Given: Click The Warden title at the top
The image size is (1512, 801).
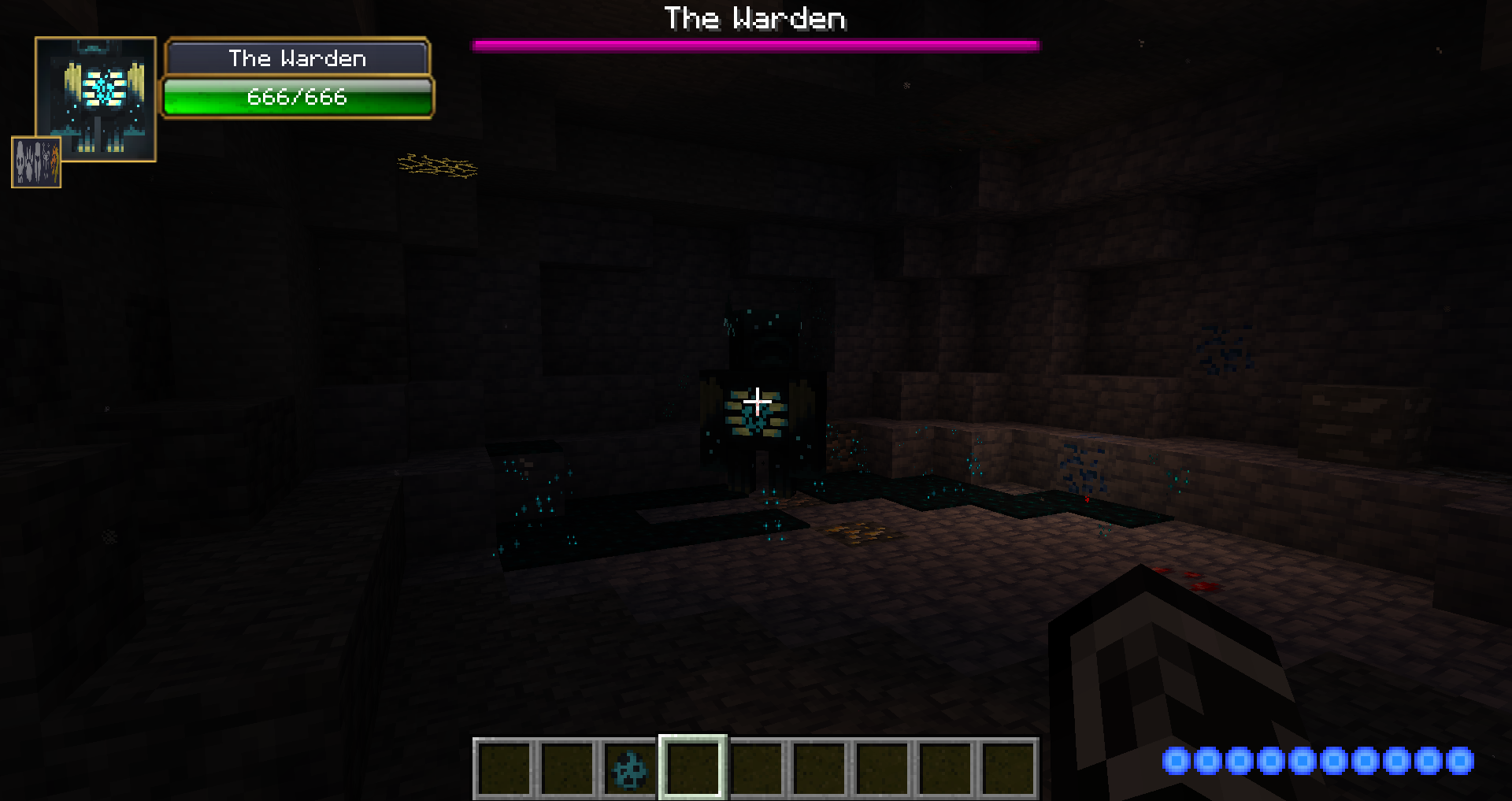Looking at the screenshot, I should (x=755, y=19).
